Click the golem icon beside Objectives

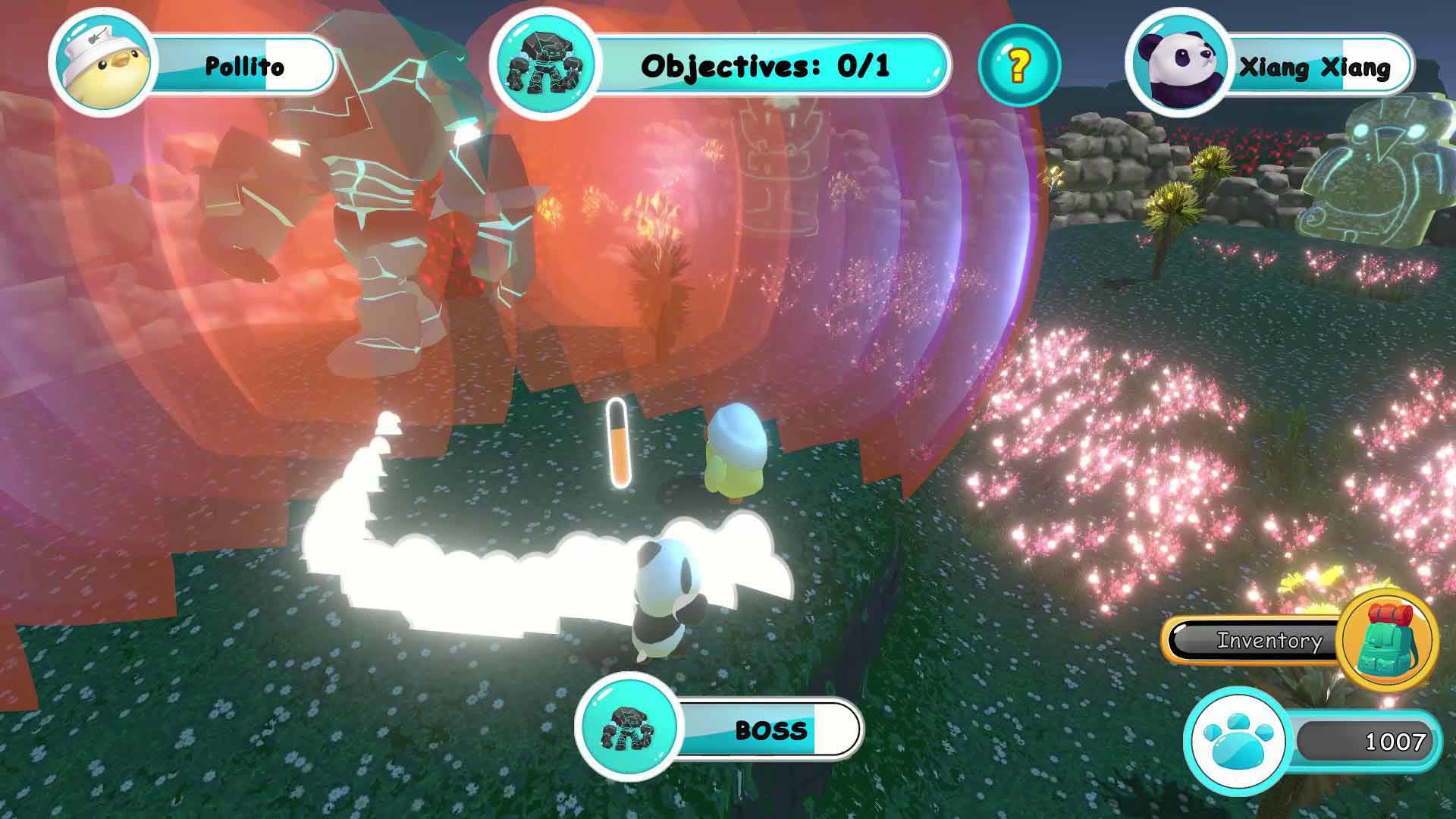point(544,64)
